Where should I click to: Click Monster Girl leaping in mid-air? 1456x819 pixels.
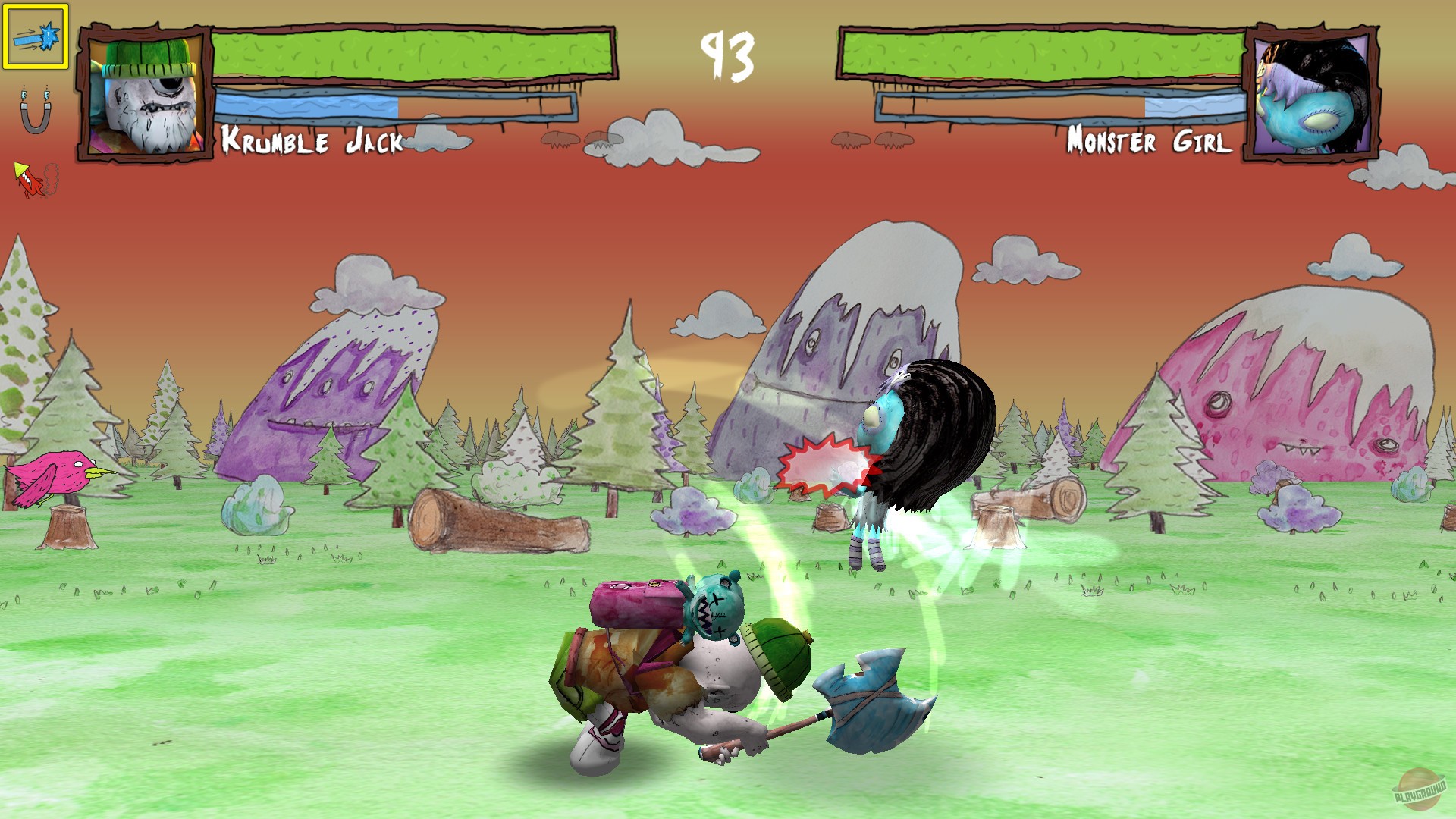(910, 455)
